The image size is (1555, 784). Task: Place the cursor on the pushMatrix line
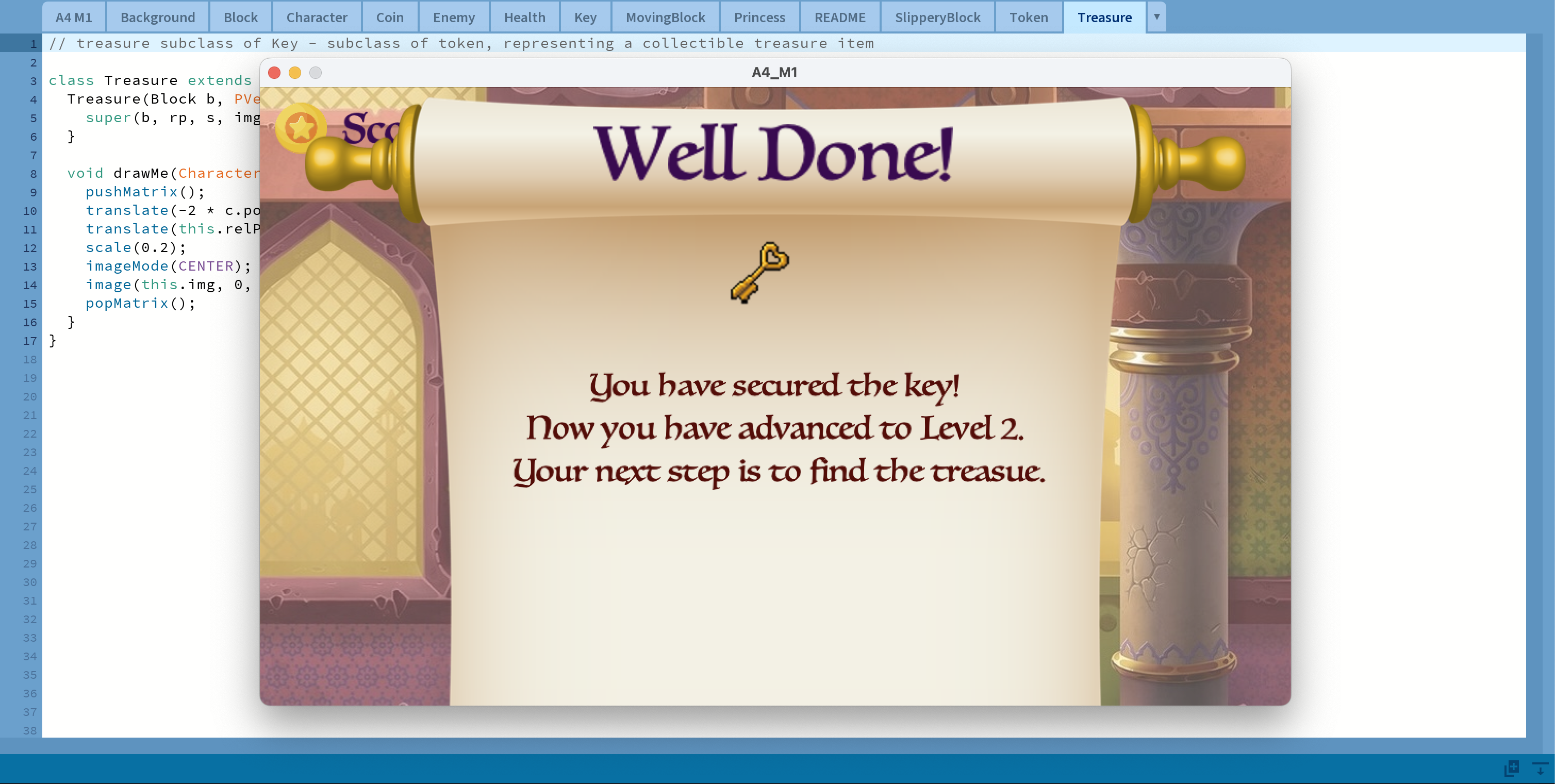point(145,192)
